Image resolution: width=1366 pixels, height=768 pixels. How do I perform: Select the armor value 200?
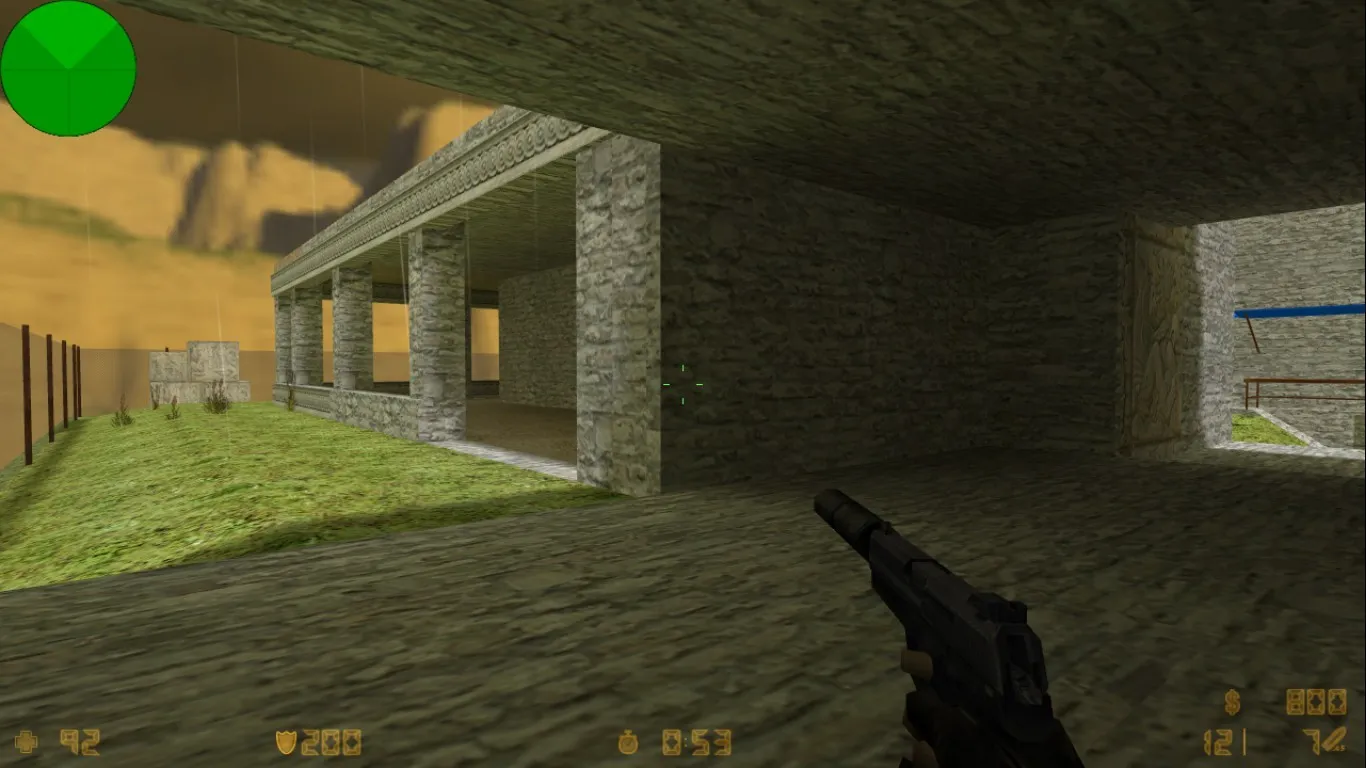tap(331, 742)
